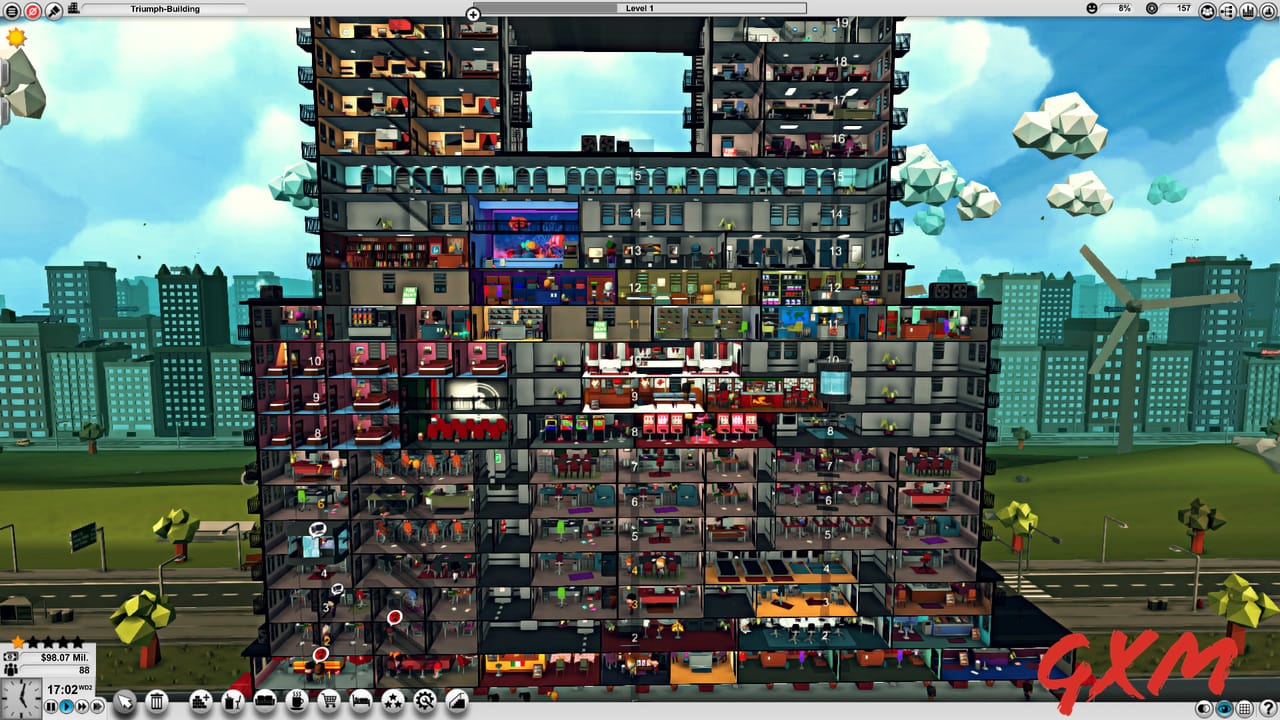Open the settings gear wrench menu

pos(426,703)
